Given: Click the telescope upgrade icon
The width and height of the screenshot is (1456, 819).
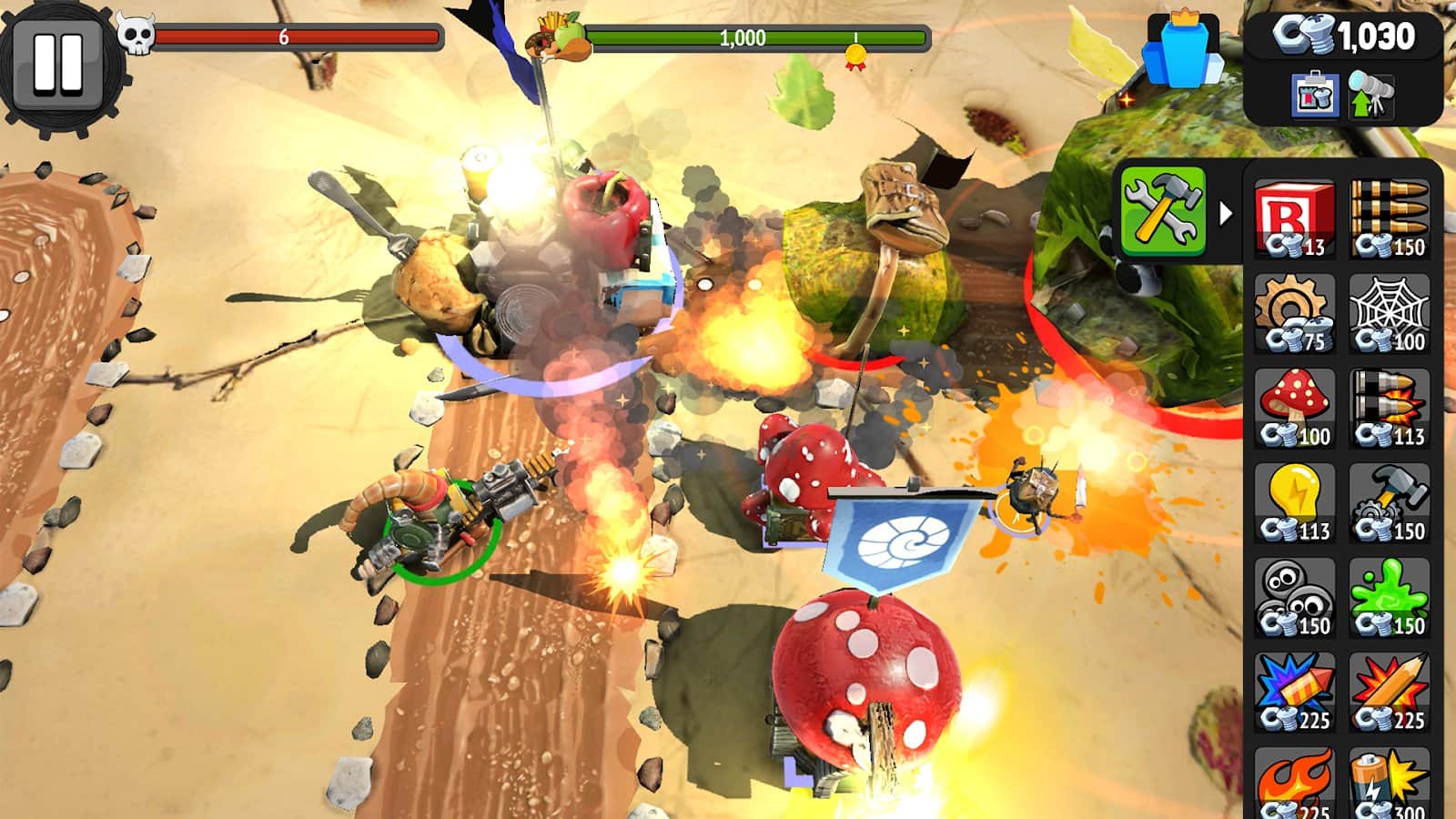Looking at the screenshot, I should click(1370, 95).
